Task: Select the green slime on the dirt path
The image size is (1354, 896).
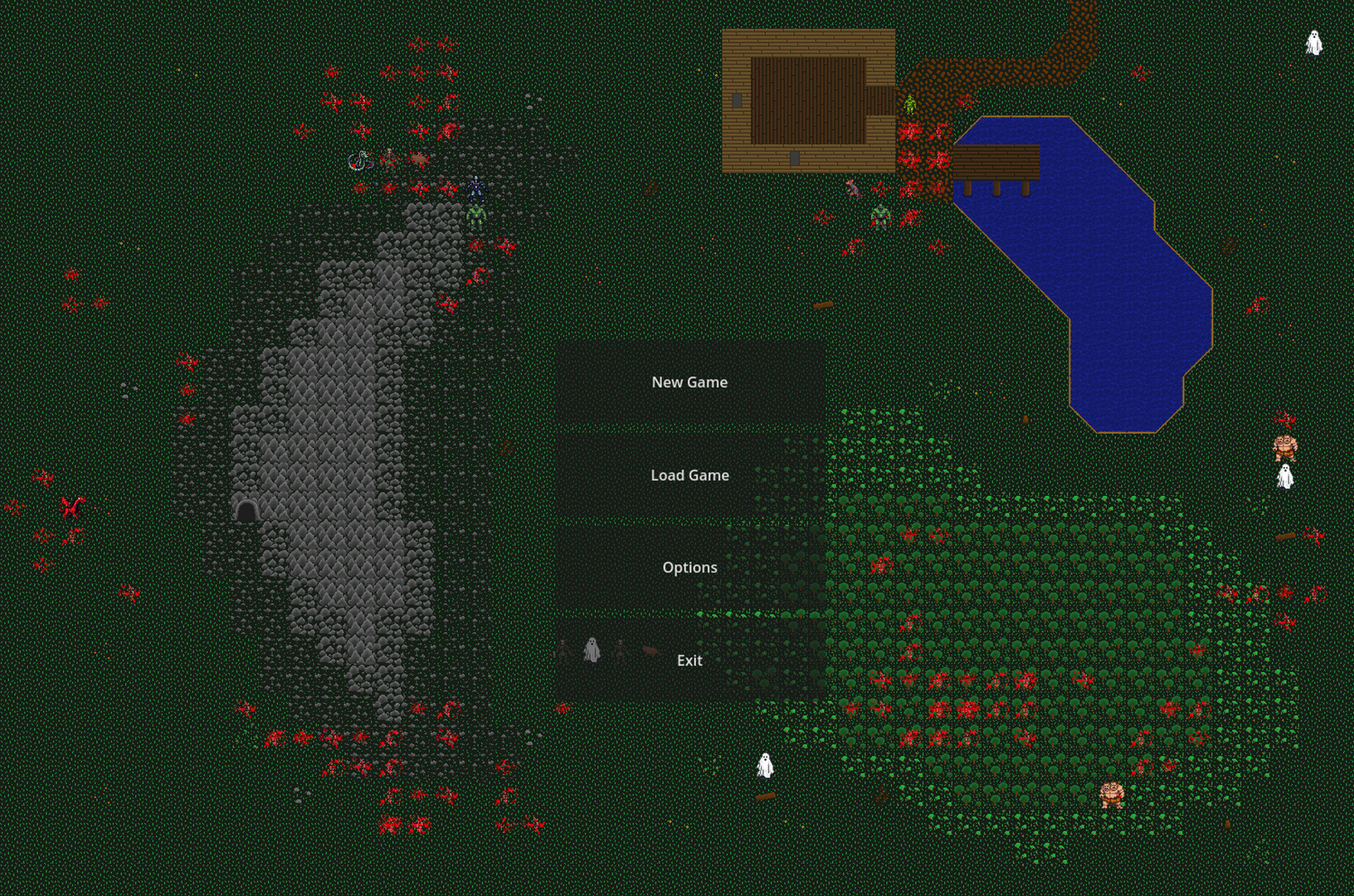Action: [x=910, y=105]
